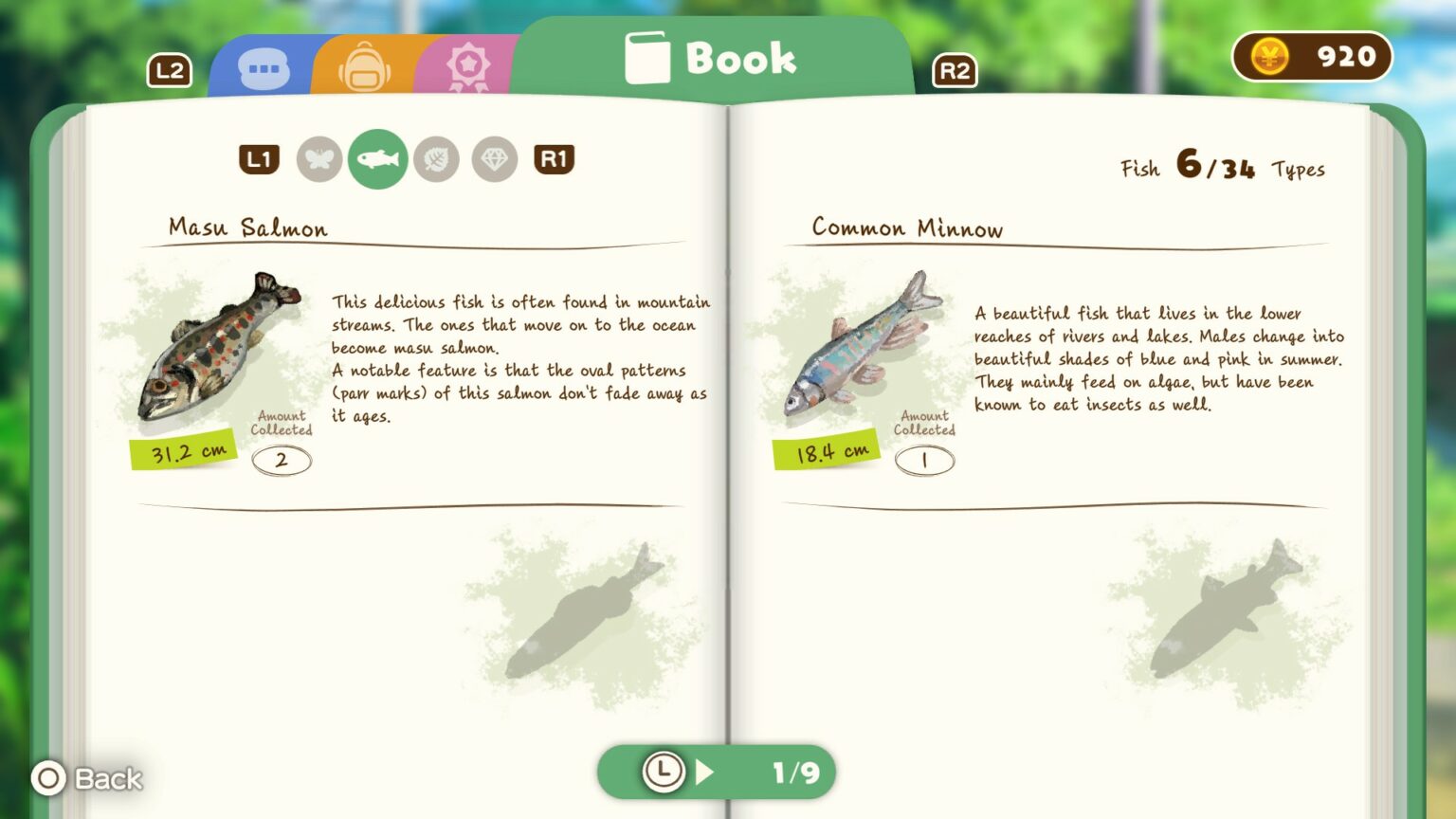Switch to the leaf plant category
This screenshot has height=819, width=1456.
coord(436,159)
